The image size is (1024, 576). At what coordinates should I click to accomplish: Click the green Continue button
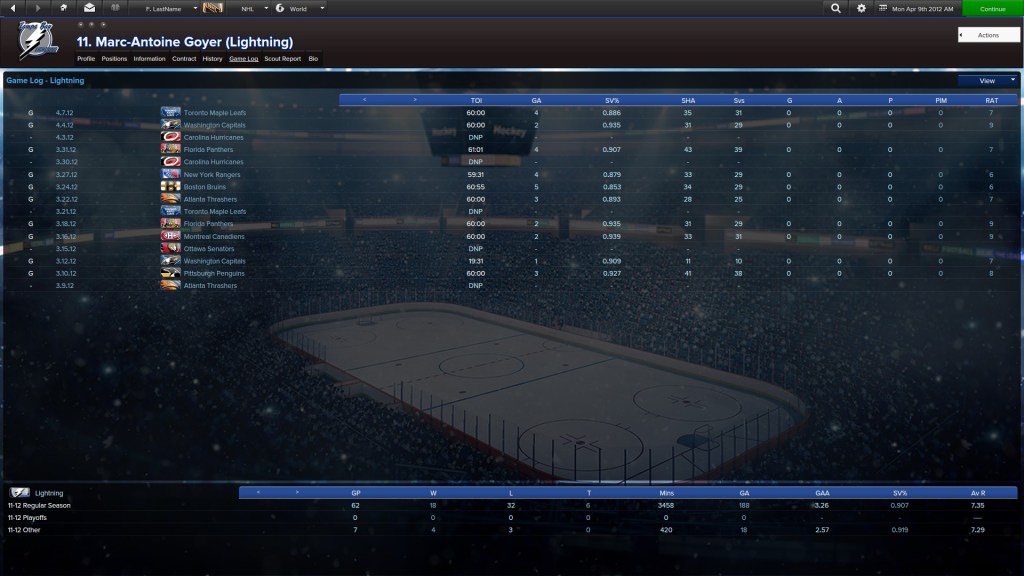pyautogui.click(x=992, y=8)
